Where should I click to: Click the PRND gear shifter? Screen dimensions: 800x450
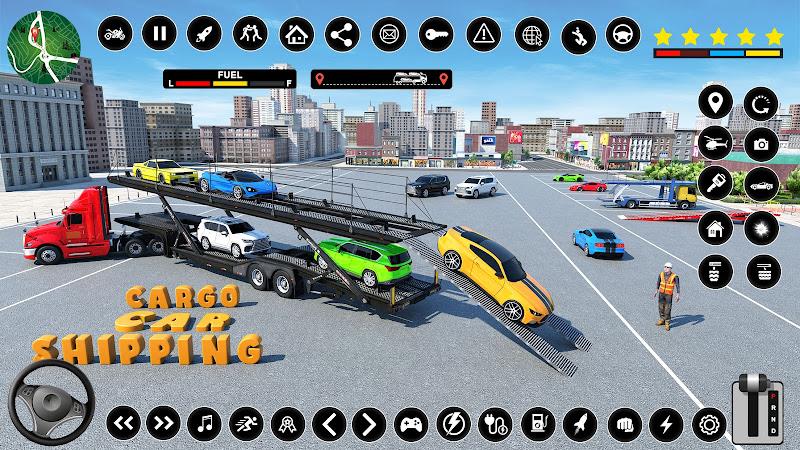(756, 408)
